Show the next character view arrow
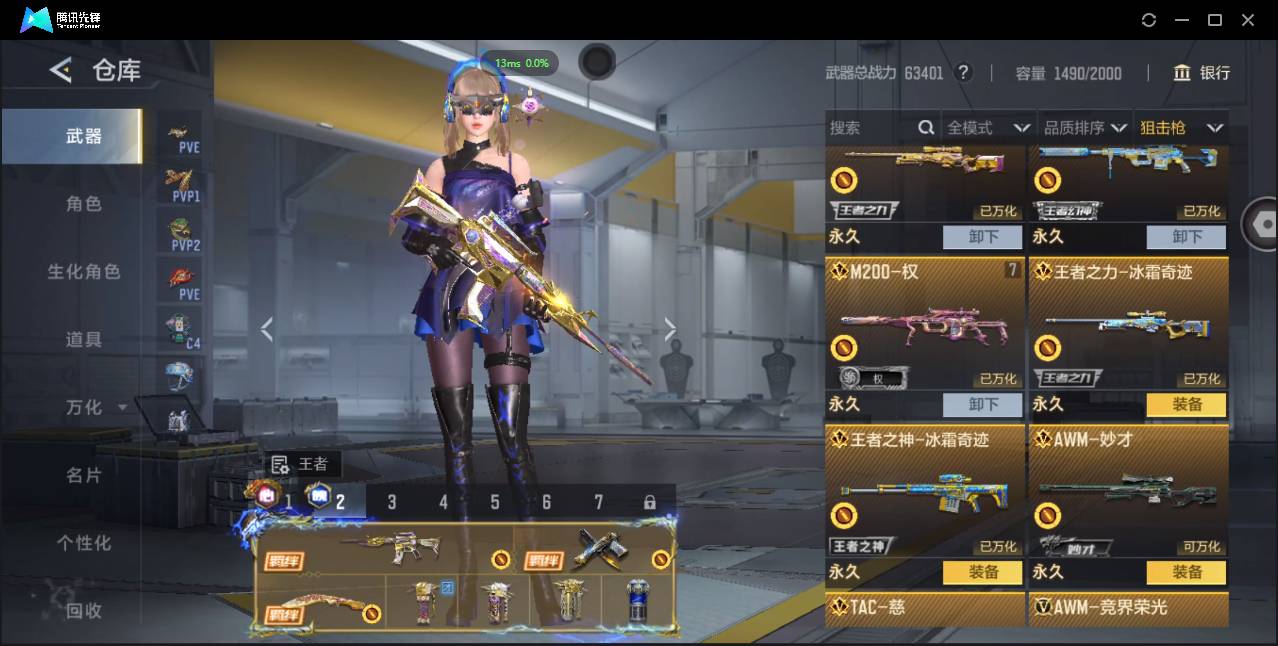This screenshot has height=646, width=1278. [670, 329]
